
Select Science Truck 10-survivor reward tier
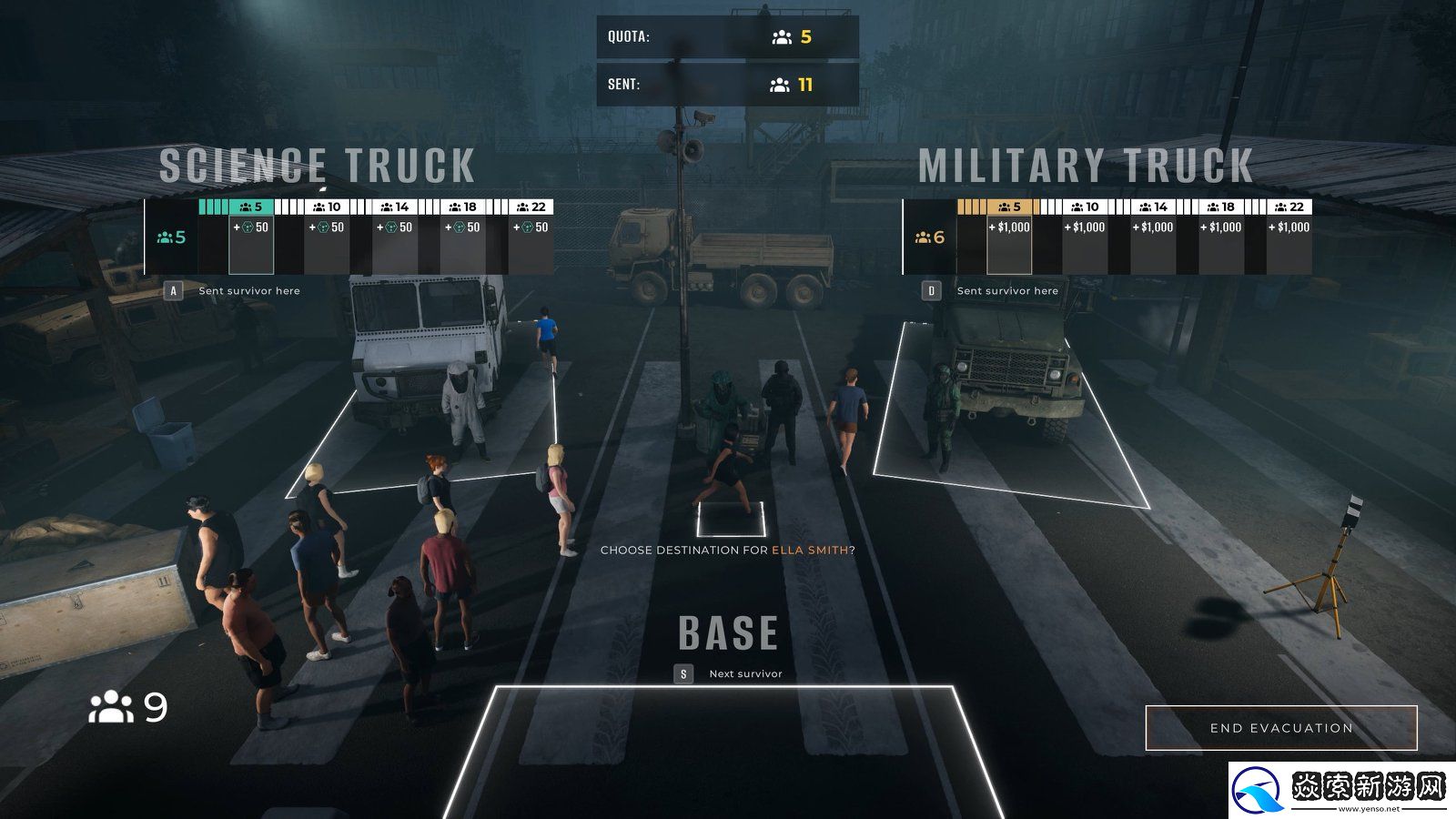(327, 237)
